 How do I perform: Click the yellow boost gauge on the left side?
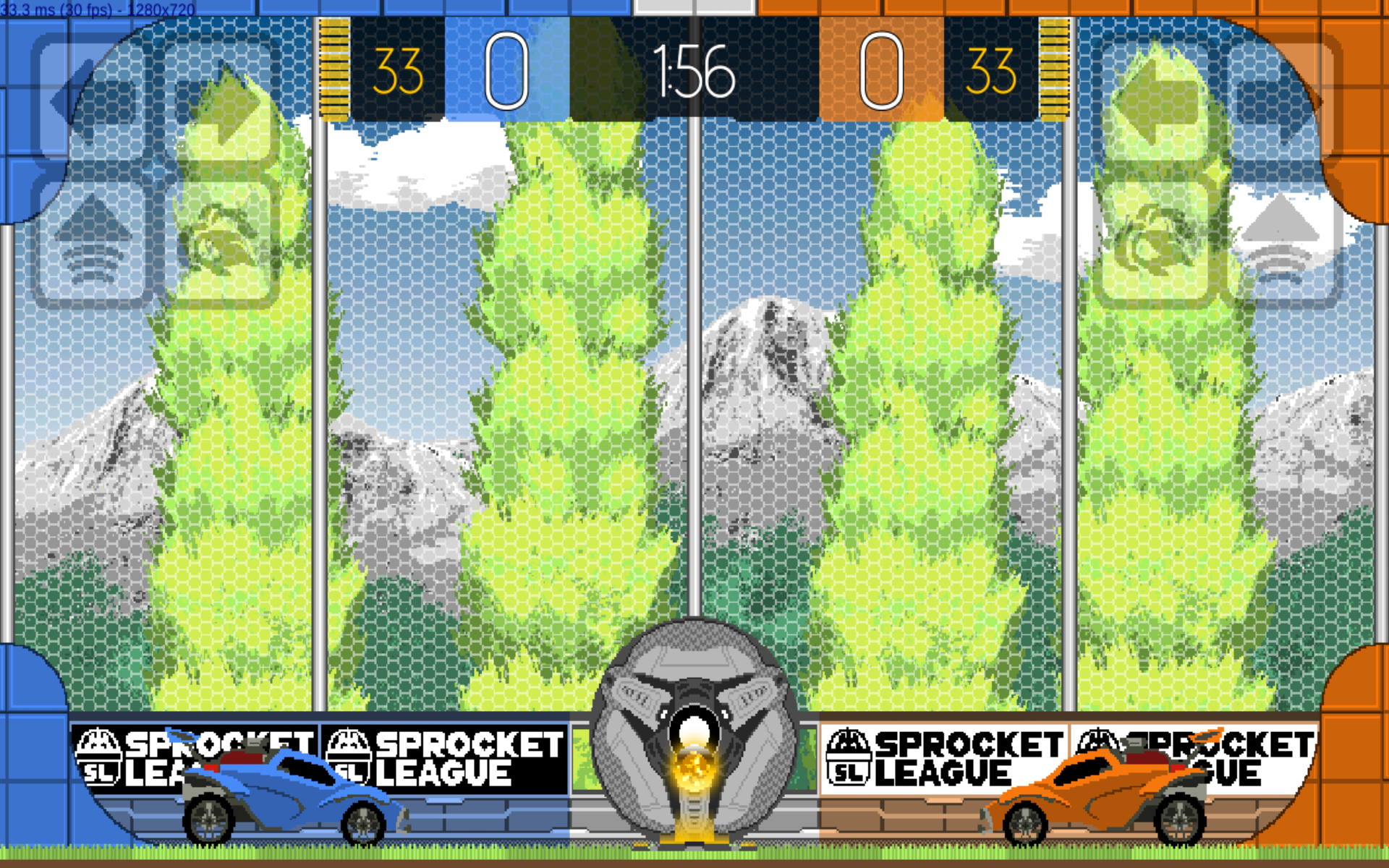[x=335, y=69]
